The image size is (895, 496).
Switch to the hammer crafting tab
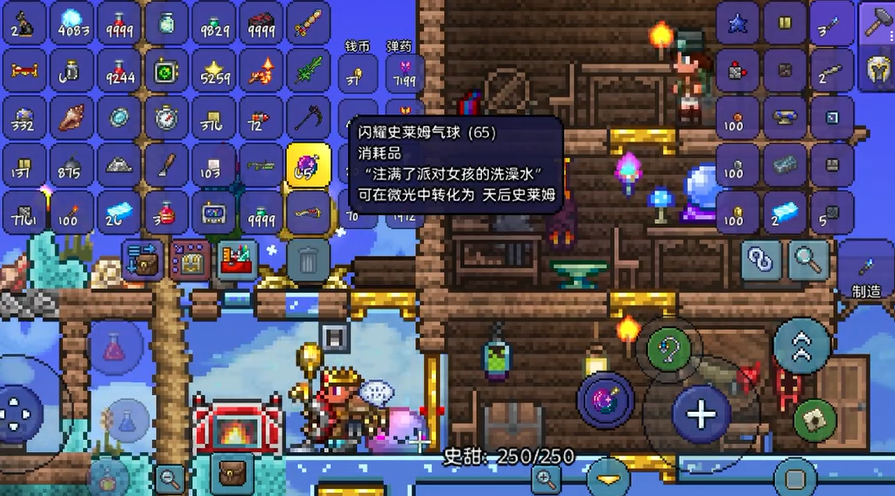click(x=876, y=23)
